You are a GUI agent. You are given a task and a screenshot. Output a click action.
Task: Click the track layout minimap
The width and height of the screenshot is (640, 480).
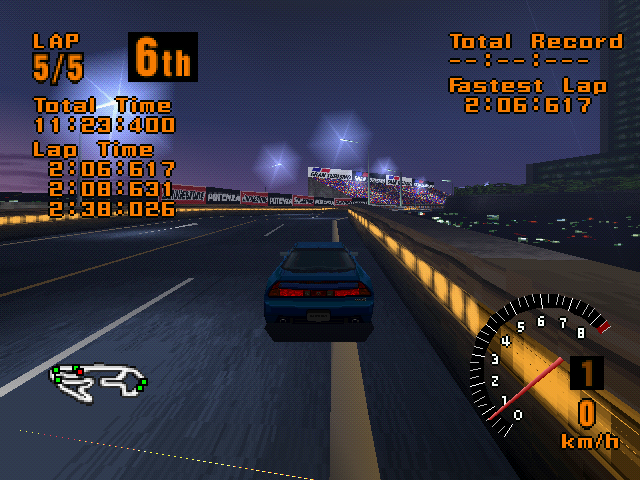coord(99,379)
